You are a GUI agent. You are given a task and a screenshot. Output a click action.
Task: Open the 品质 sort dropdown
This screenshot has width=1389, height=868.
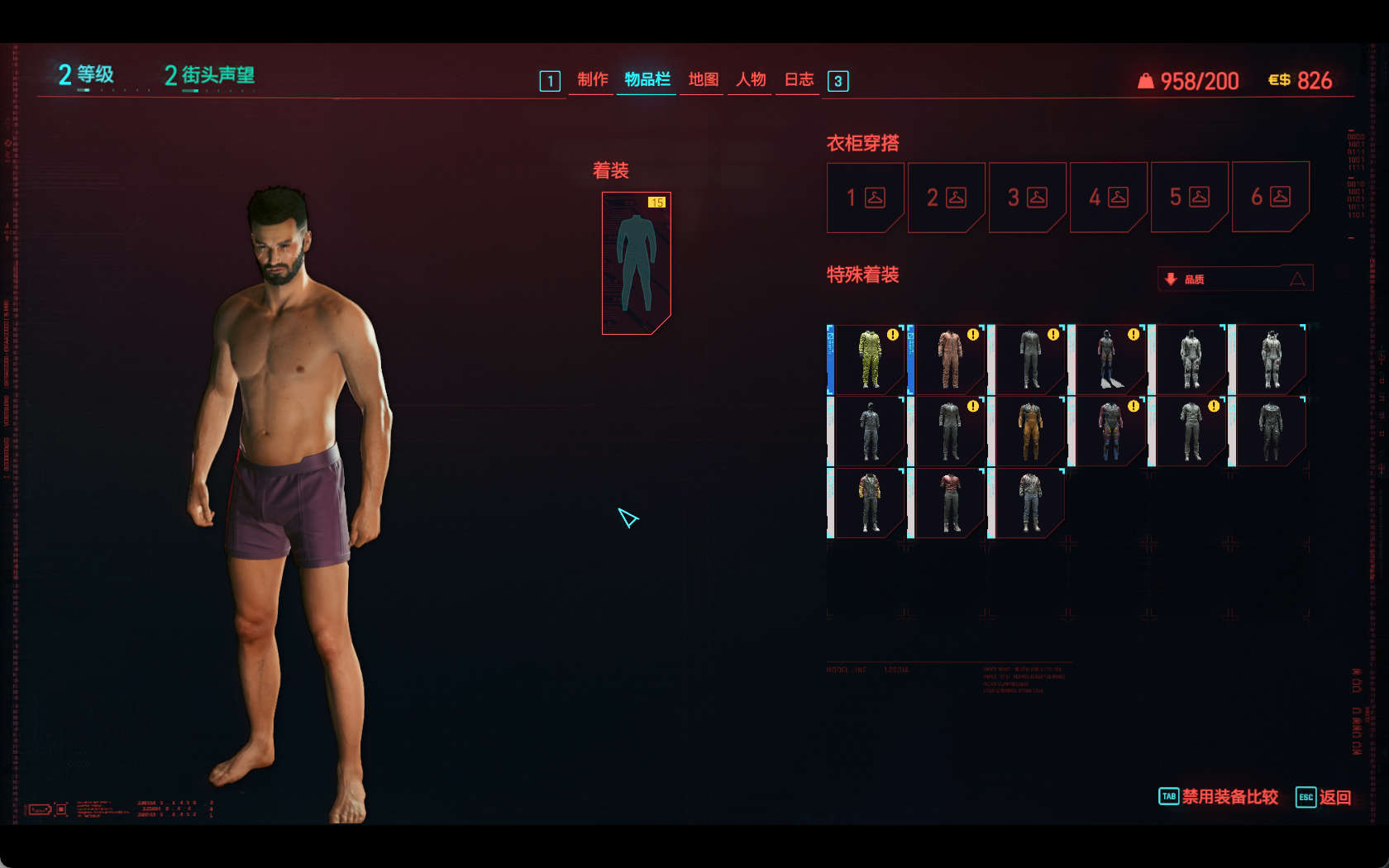coord(1235,279)
